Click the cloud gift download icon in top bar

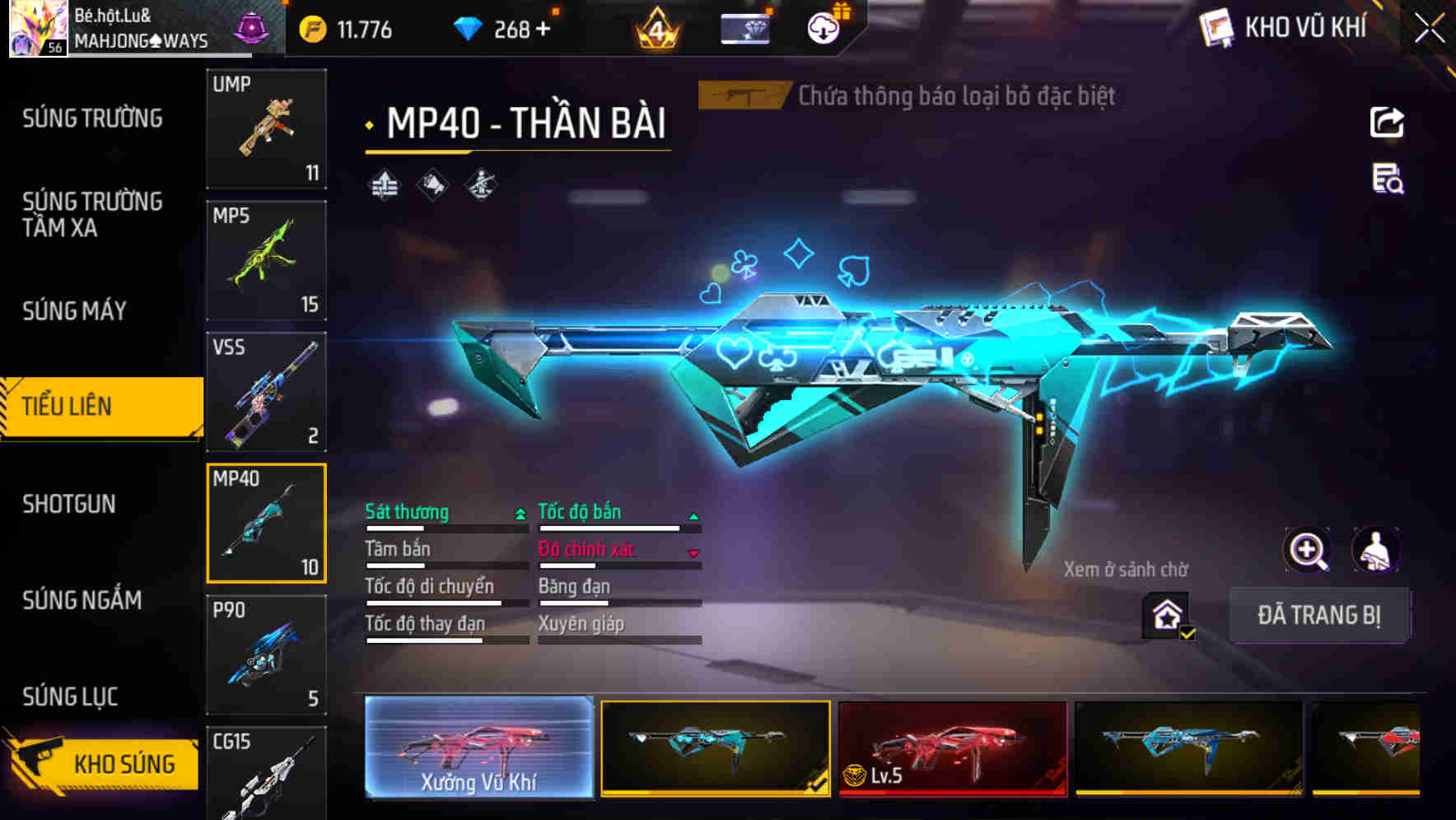tap(822, 27)
